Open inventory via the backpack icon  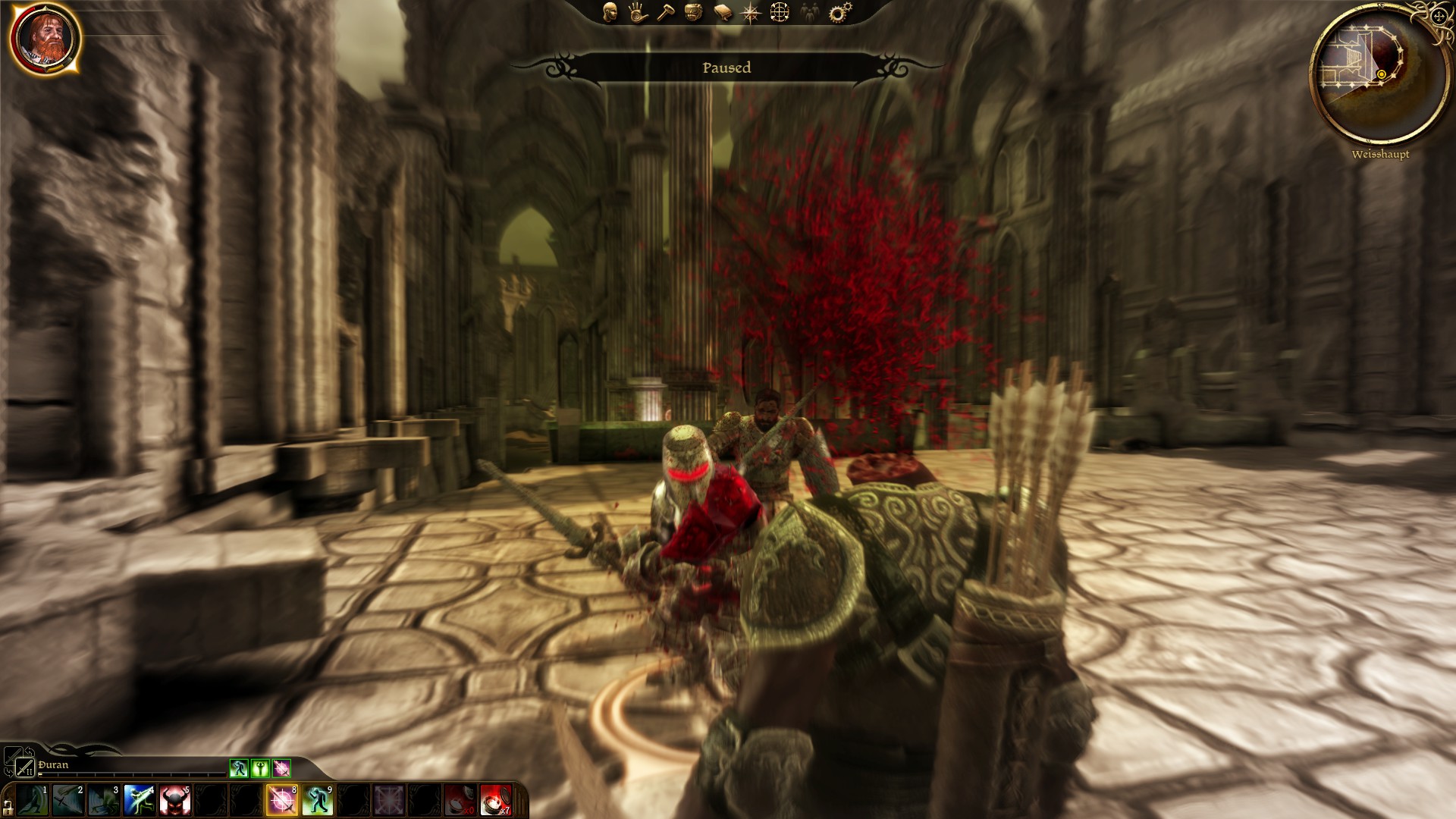(x=694, y=12)
